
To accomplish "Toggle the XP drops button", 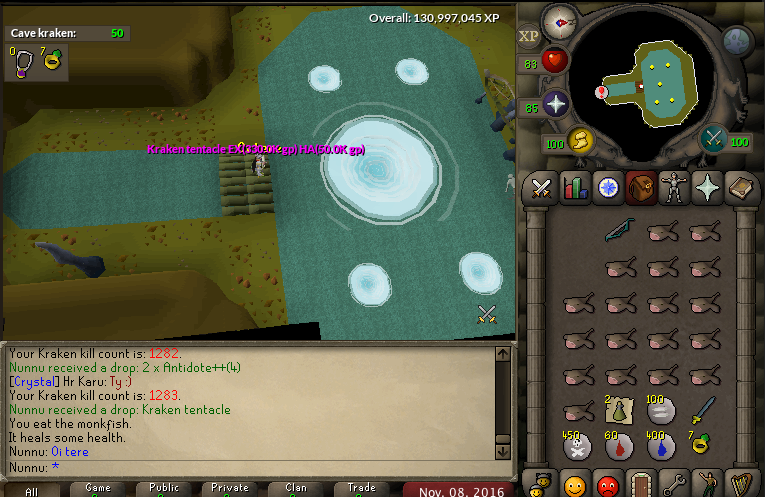I will point(529,35).
